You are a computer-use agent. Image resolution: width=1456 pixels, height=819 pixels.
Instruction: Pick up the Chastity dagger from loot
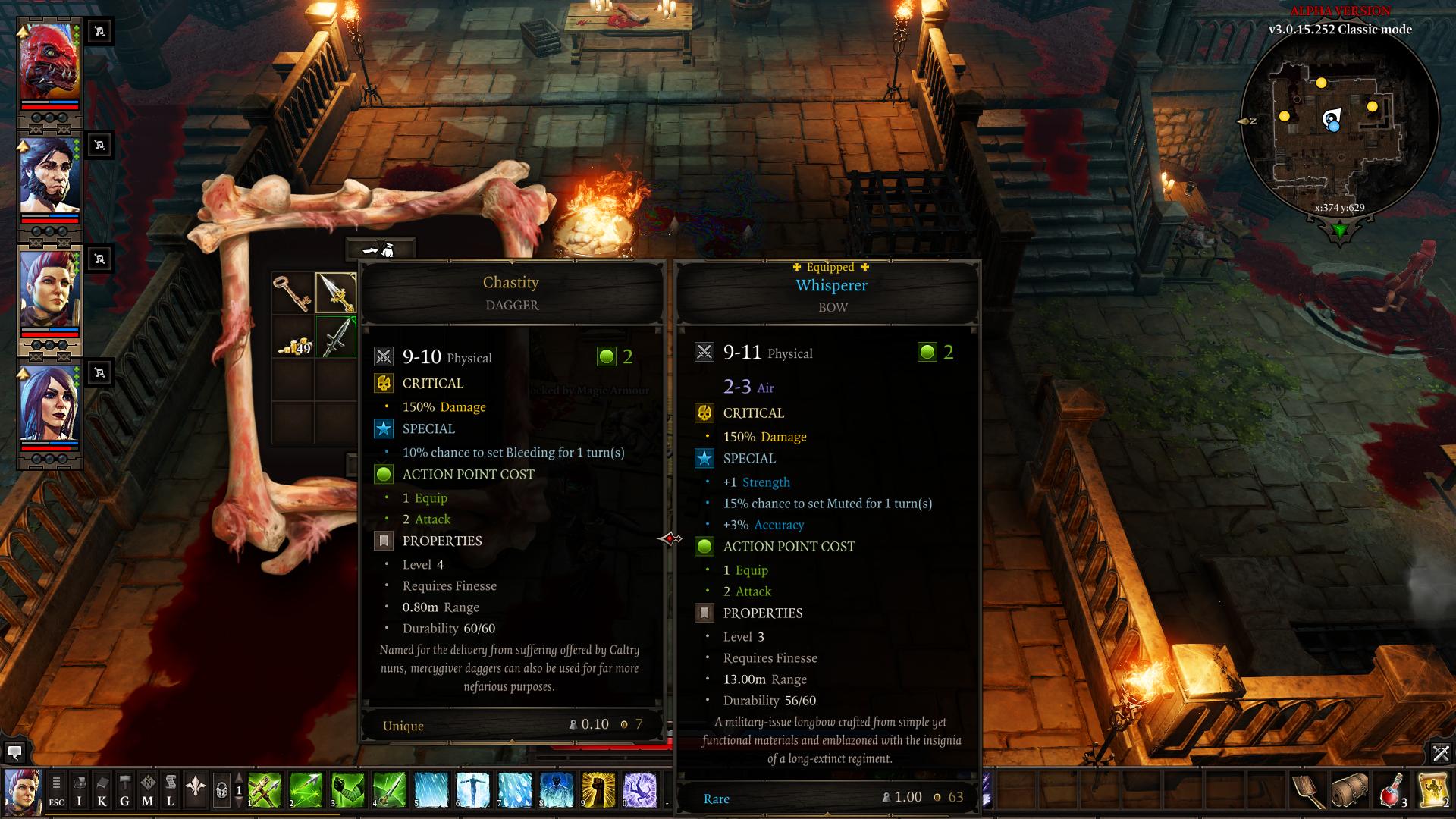(336, 293)
